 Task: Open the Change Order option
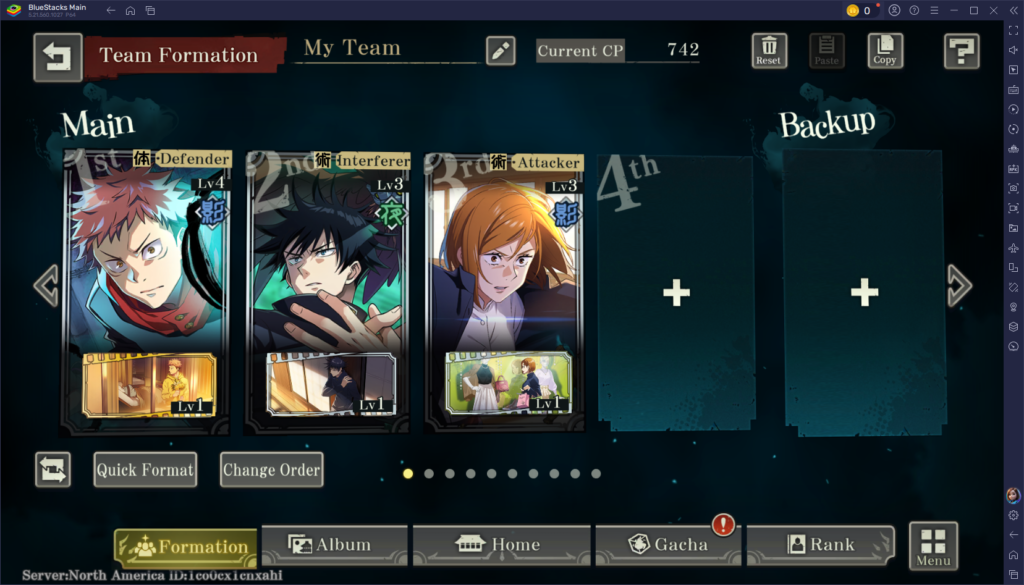[x=272, y=470]
